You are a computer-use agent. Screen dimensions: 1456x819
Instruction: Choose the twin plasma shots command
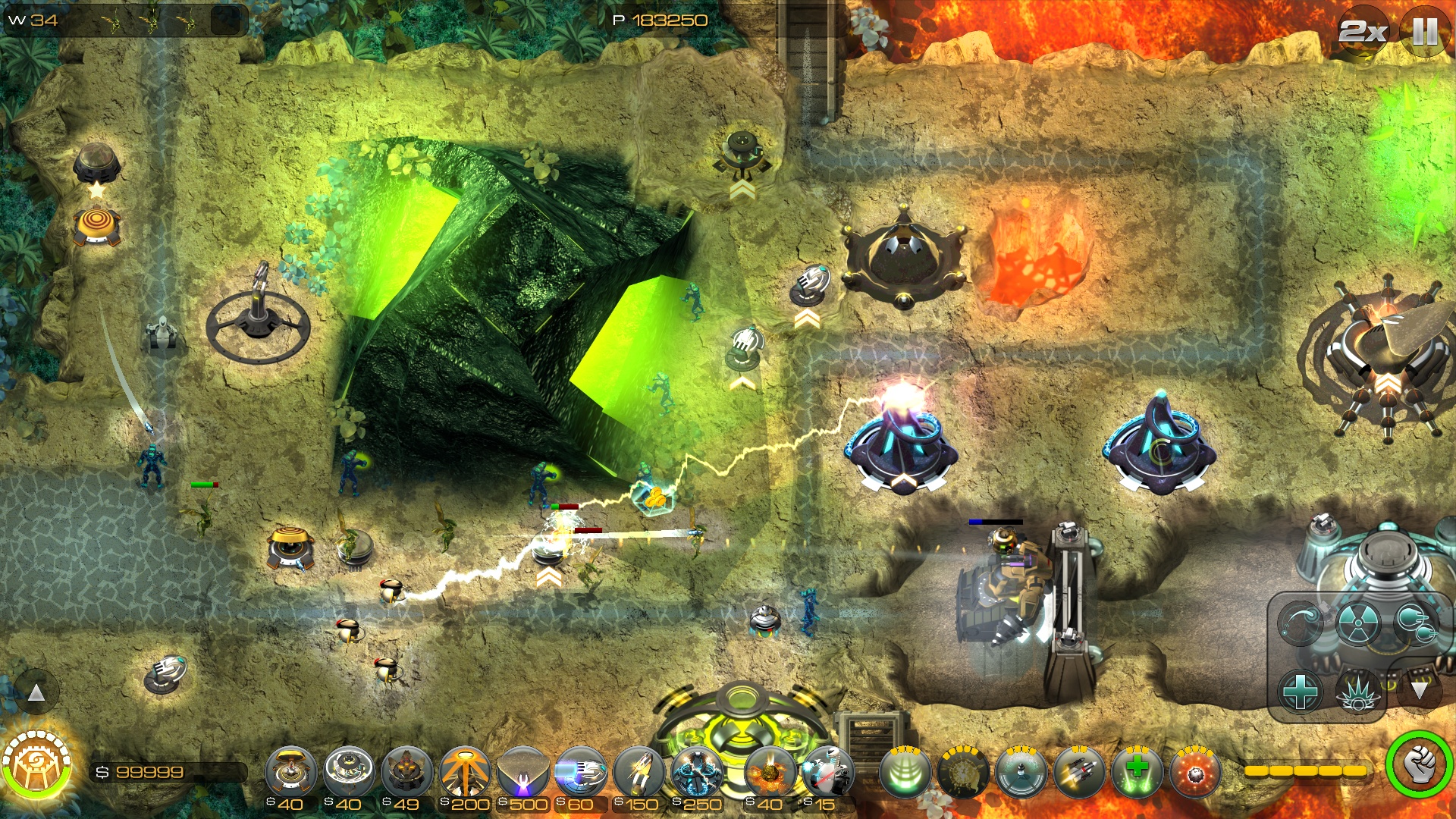pyautogui.click(x=1415, y=623)
